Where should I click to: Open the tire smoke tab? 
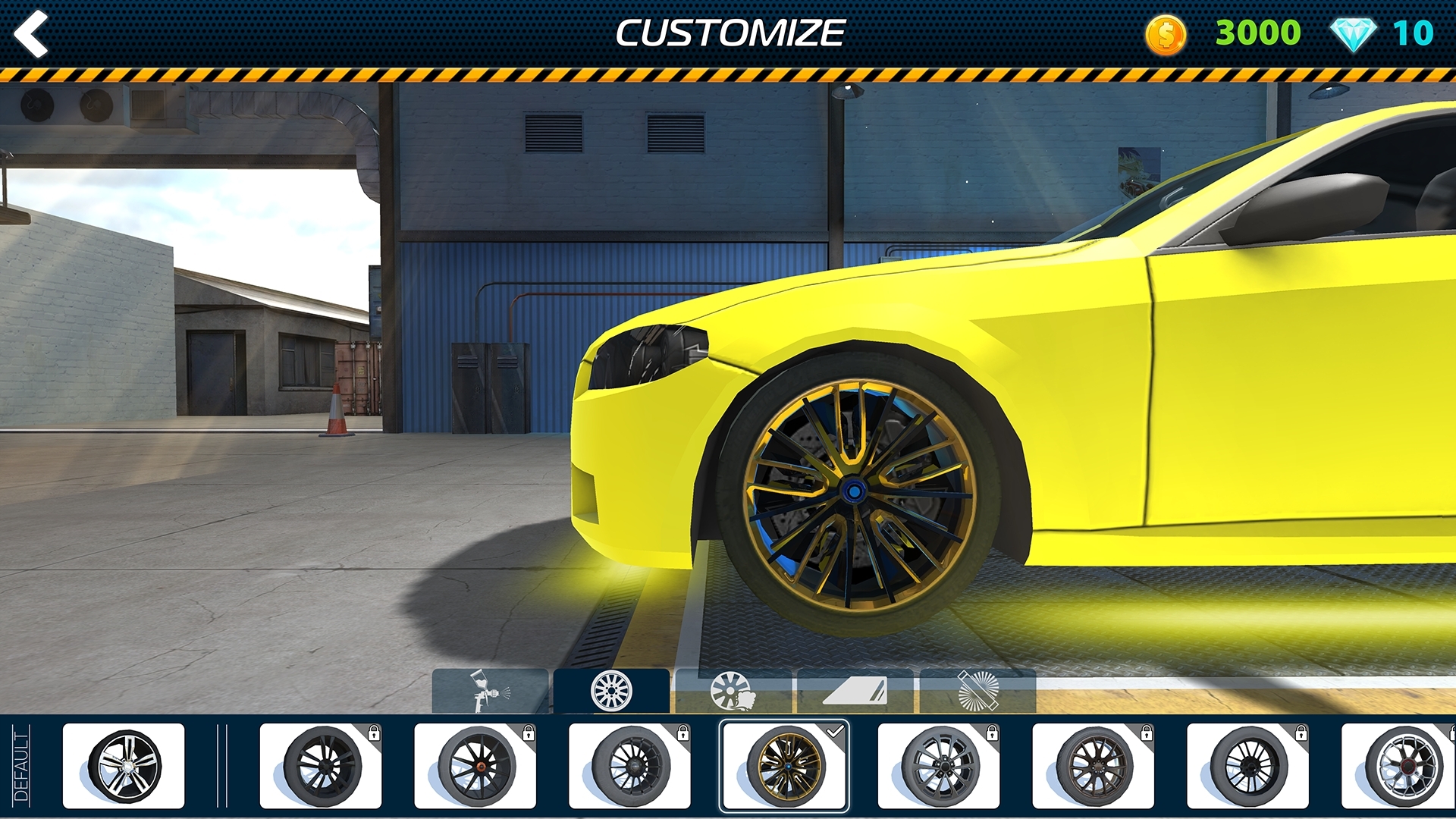tap(733, 691)
